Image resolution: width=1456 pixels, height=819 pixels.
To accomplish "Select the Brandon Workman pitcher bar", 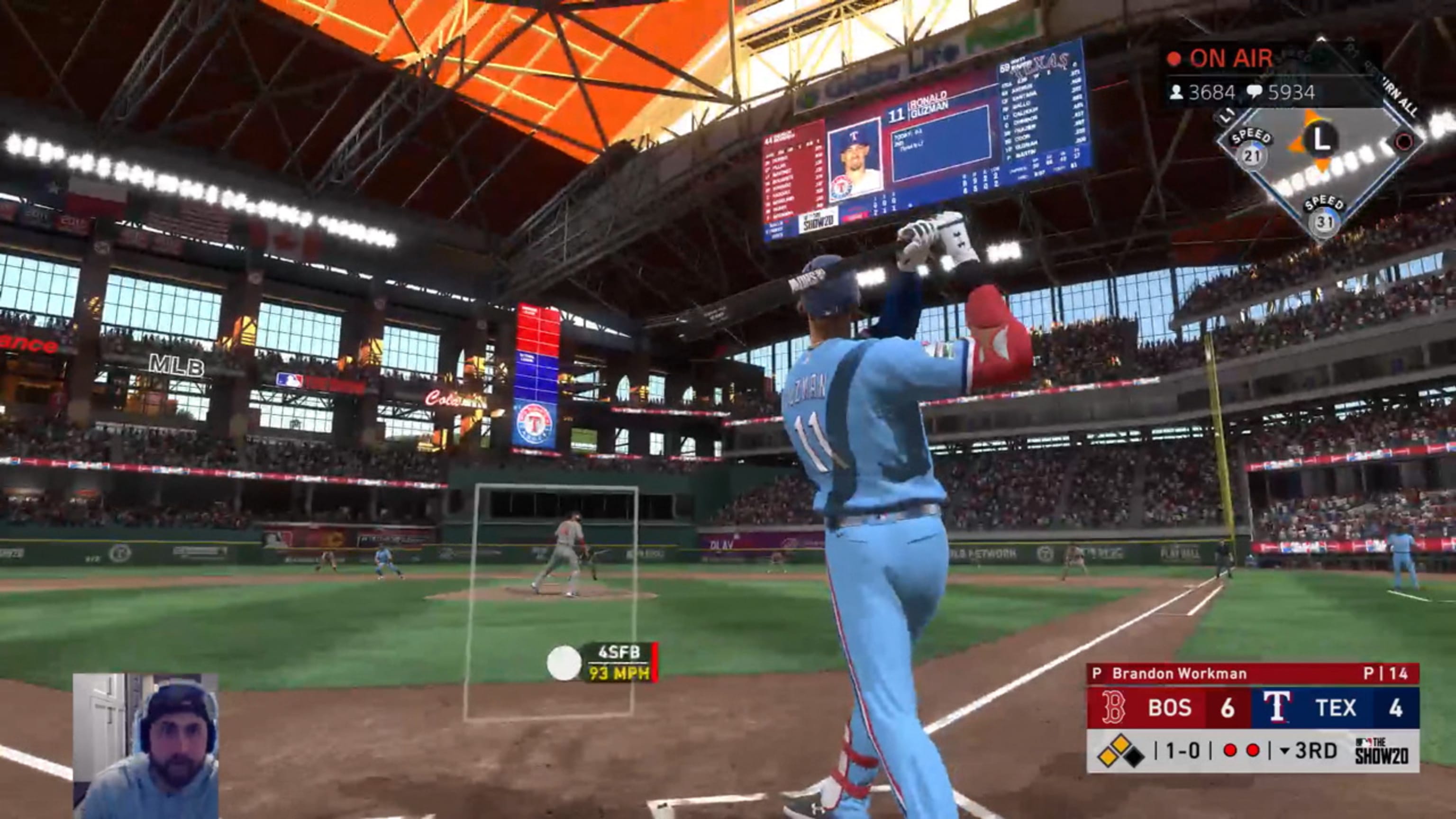I will tap(1252, 673).
